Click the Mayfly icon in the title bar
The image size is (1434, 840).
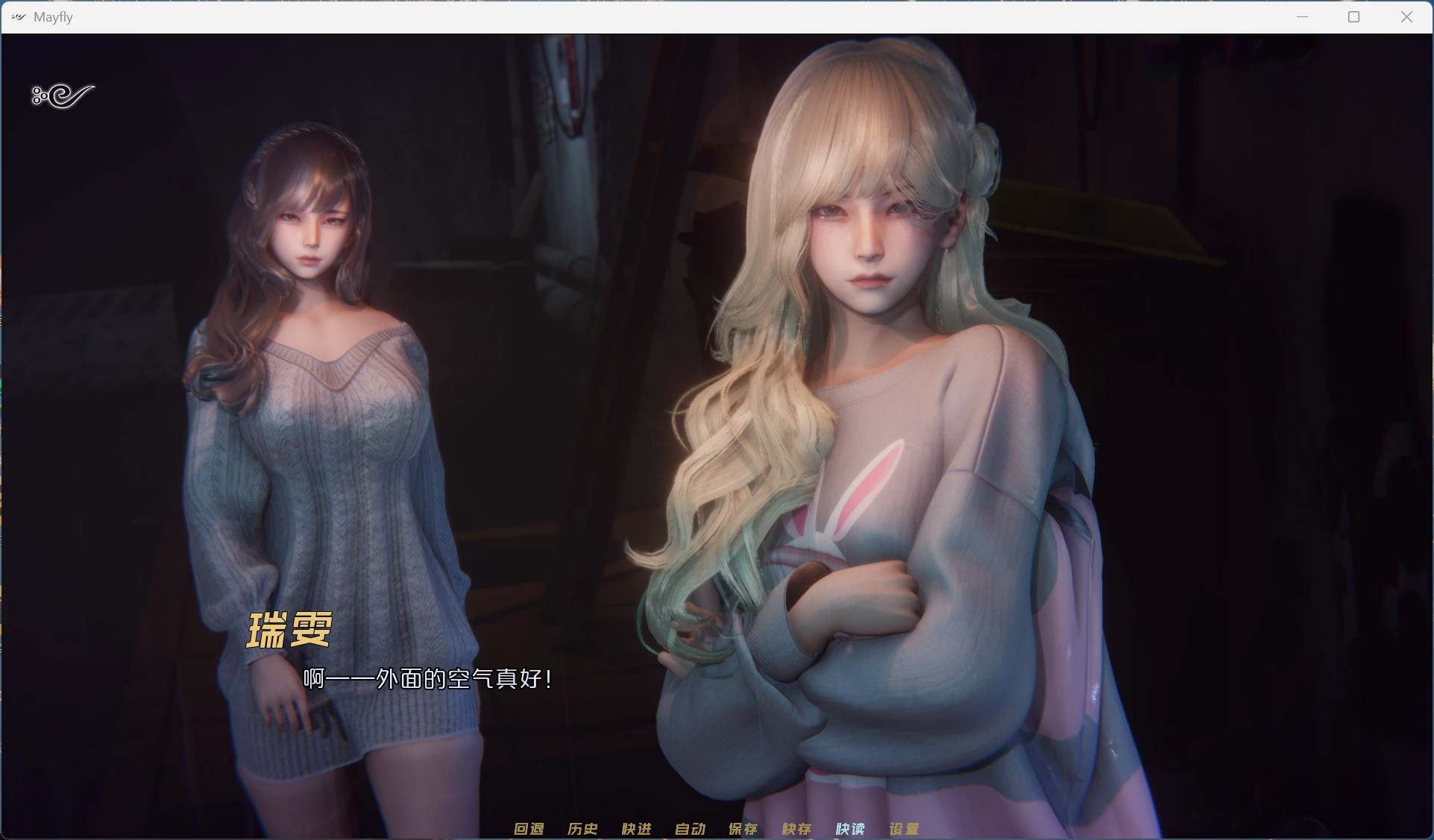(x=17, y=16)
